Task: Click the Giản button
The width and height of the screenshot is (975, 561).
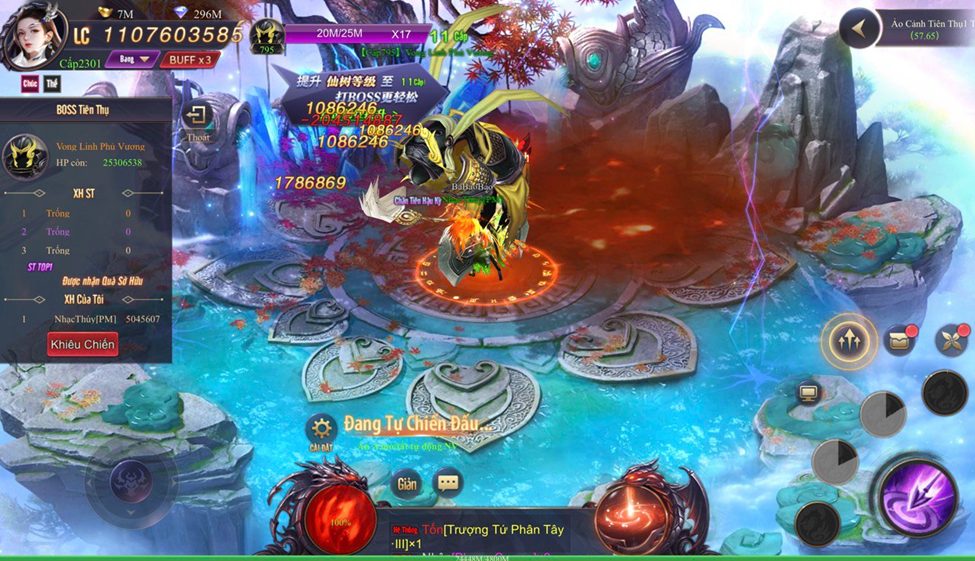Action: click(x=406, y=483)
